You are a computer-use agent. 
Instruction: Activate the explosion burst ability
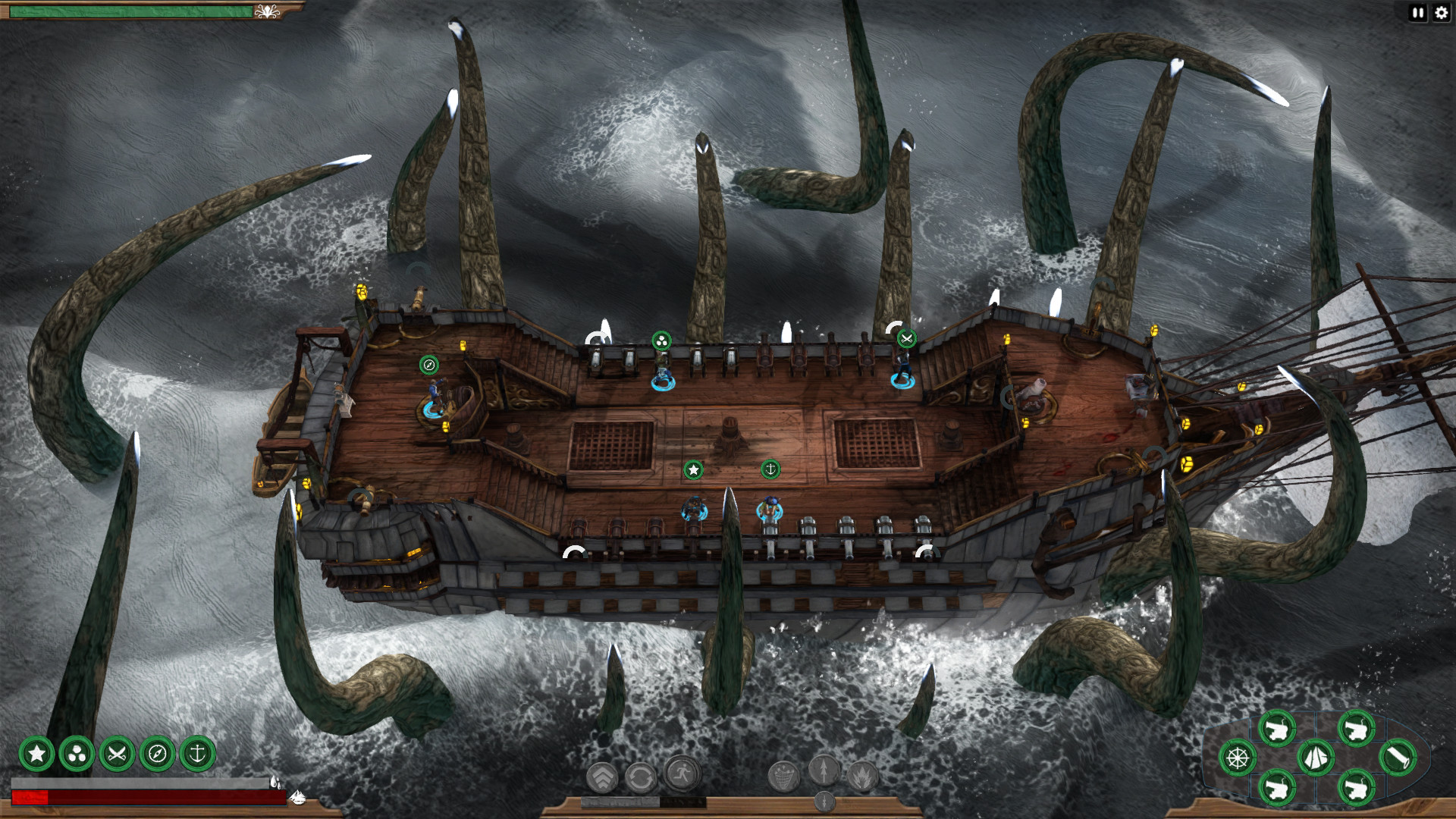(x=862, y=776)
